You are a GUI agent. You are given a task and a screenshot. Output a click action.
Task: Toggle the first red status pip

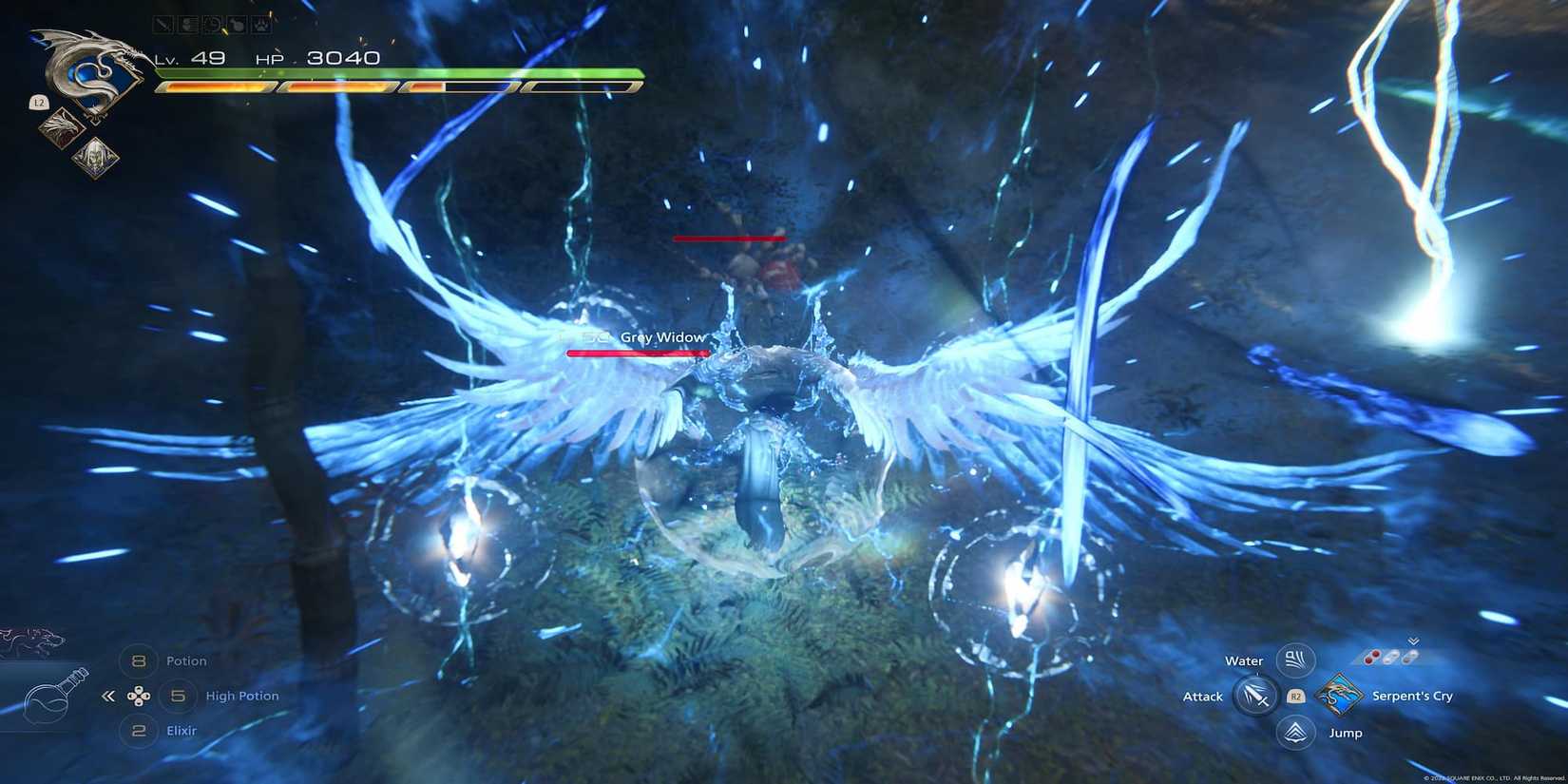pos(1369,656)
